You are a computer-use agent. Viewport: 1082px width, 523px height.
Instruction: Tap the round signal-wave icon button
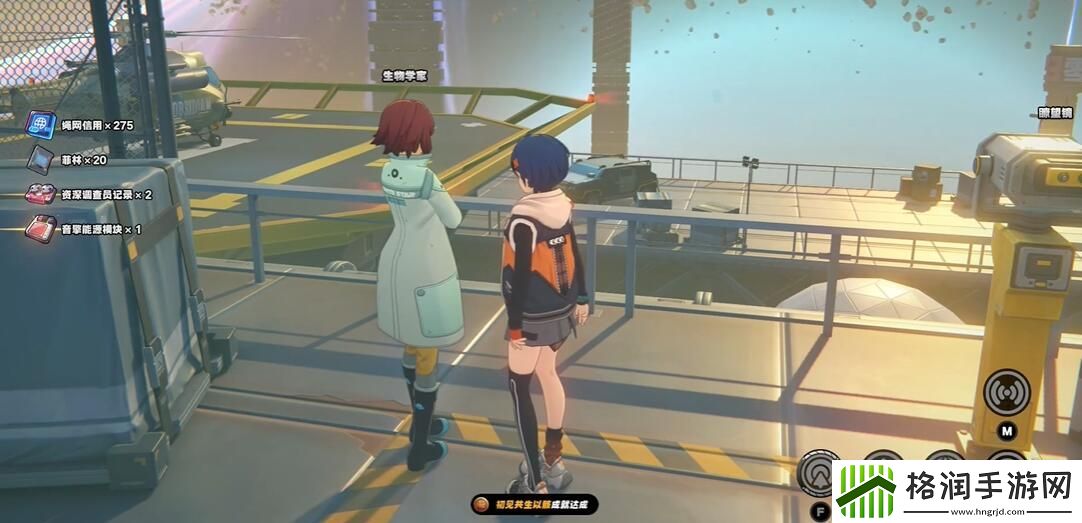pos(1007,394)
